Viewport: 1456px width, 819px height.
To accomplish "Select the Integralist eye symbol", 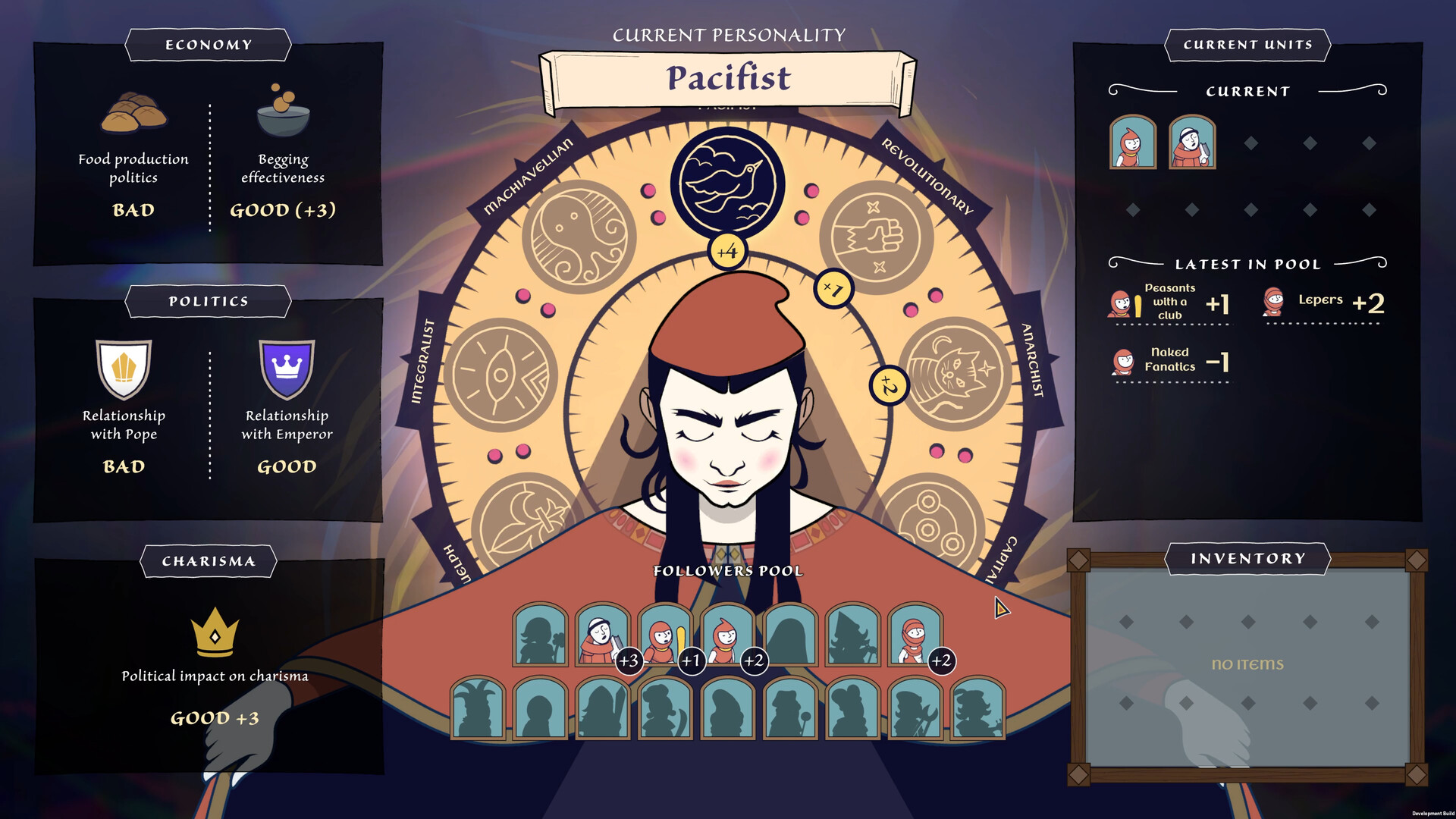I will coord(500,372).
